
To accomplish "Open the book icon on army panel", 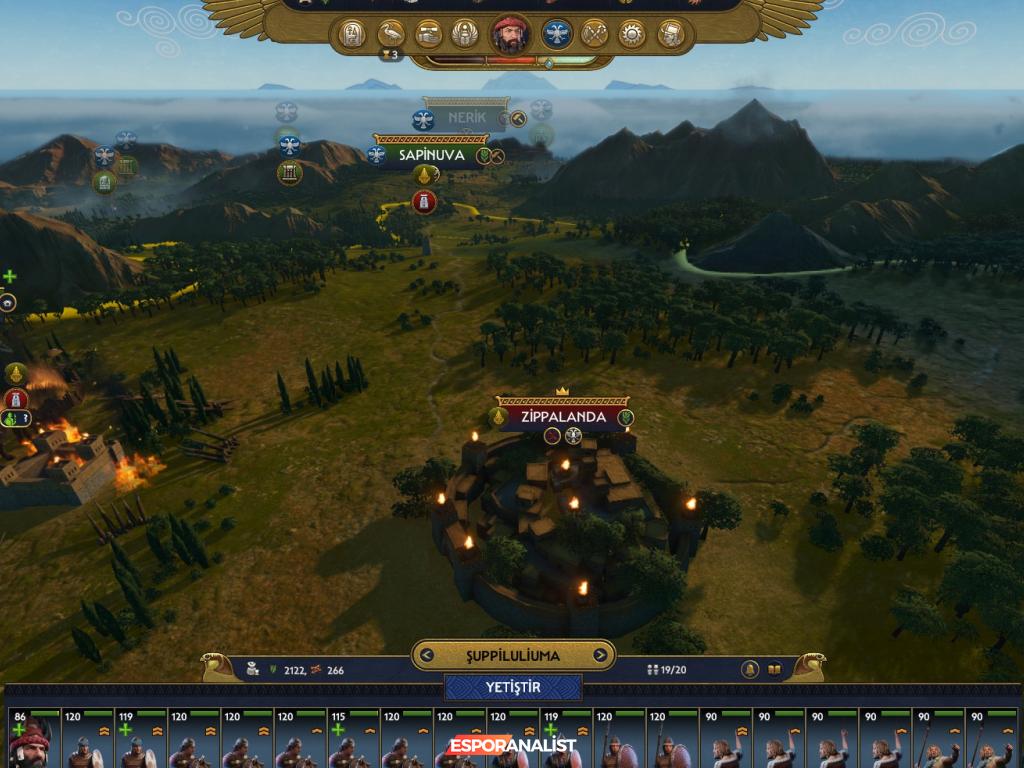I will [774, 669].
